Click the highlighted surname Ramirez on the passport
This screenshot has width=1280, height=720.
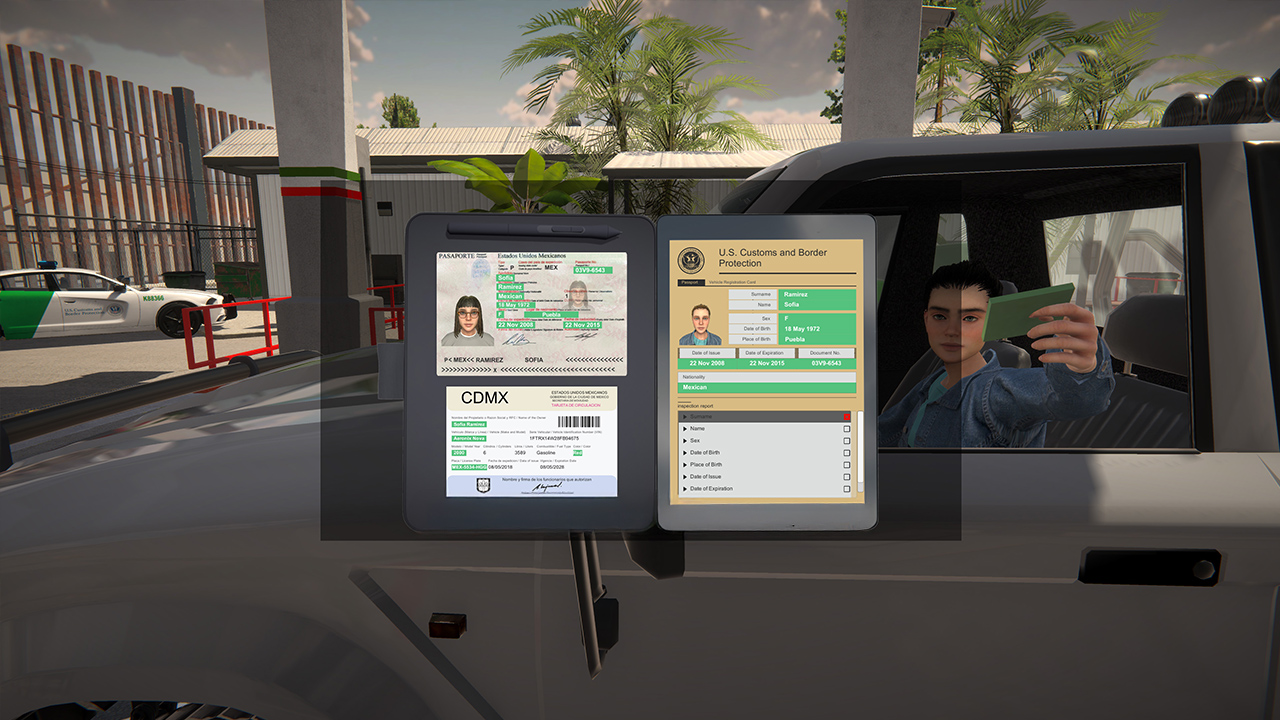pyautogui.click(x=510, y=286)
